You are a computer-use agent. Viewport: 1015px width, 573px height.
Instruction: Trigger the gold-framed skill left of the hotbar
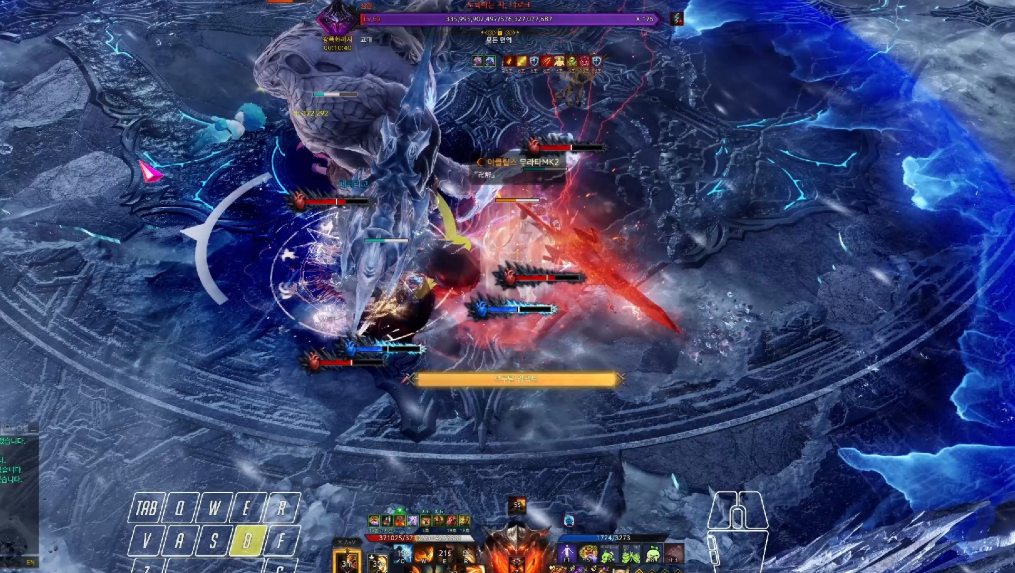344,560
